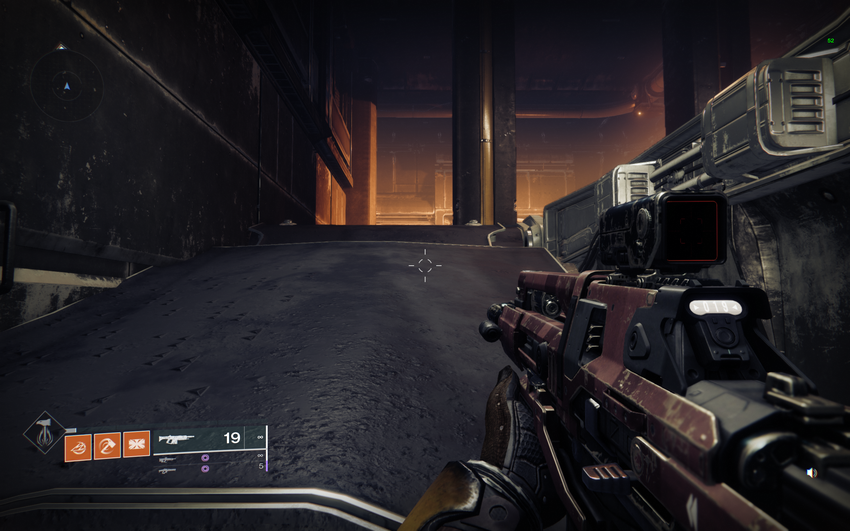This screenshot has height=531, width=850.
Task: Click the small speaker volume icon
Action: (811, 472)
